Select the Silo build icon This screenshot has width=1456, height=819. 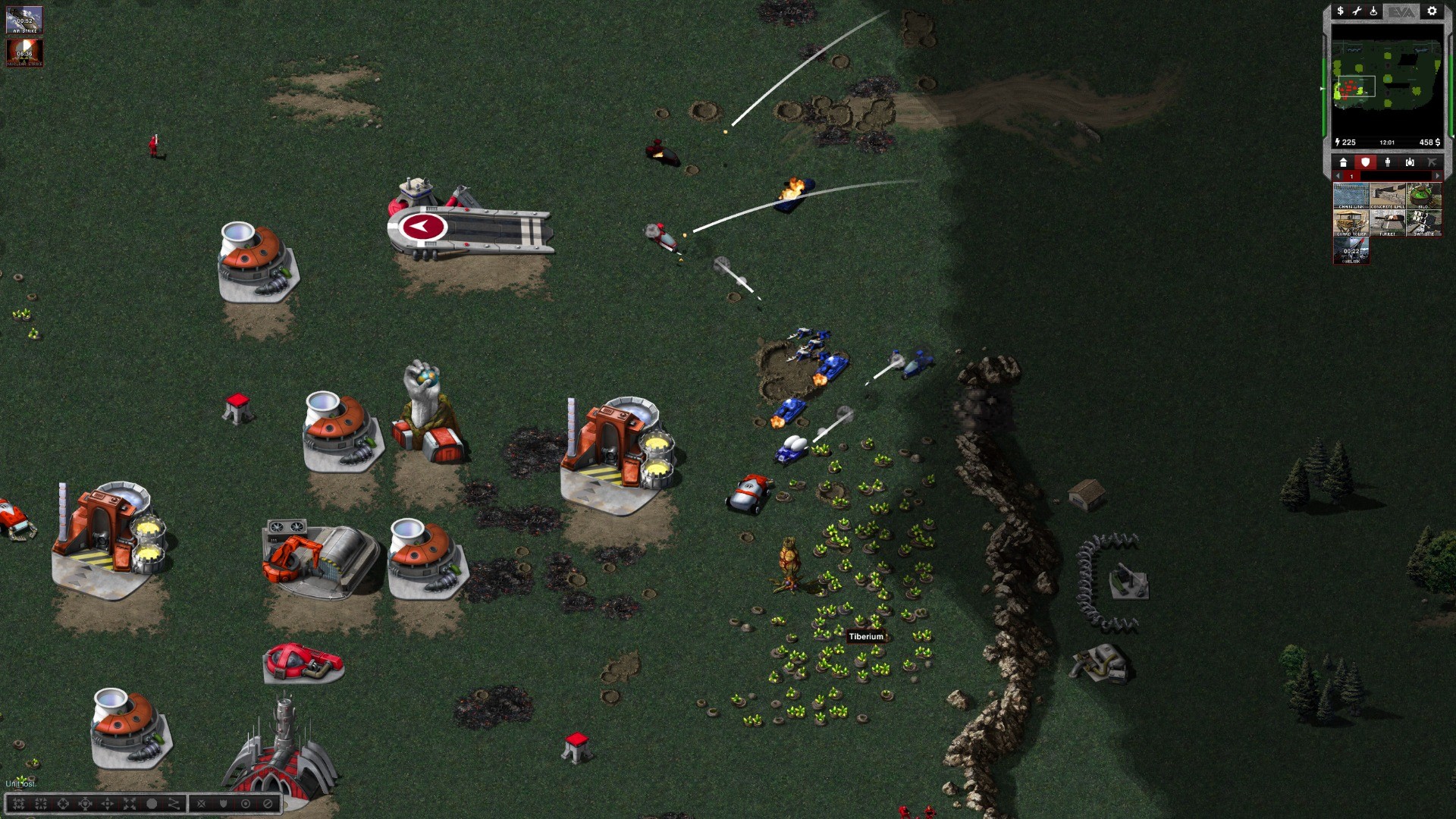(x=1423, y=196)
